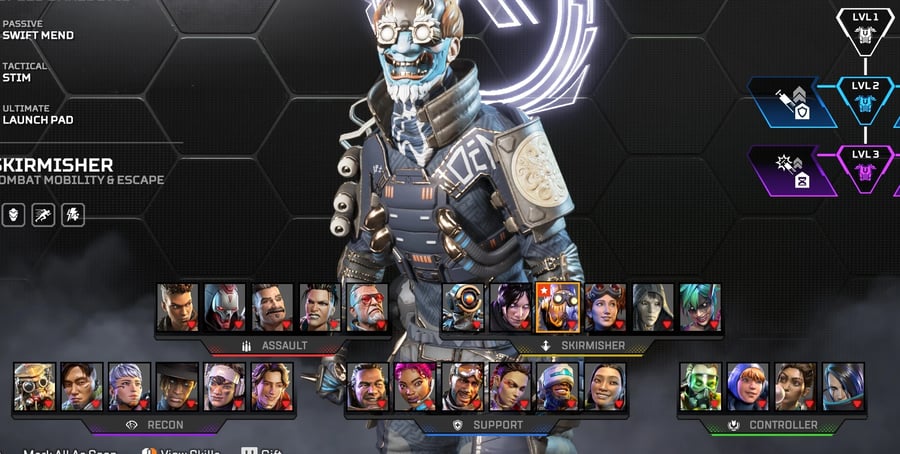Pick Seer wearing the dark hat
The image size is (900, 454).
[176, 386]
